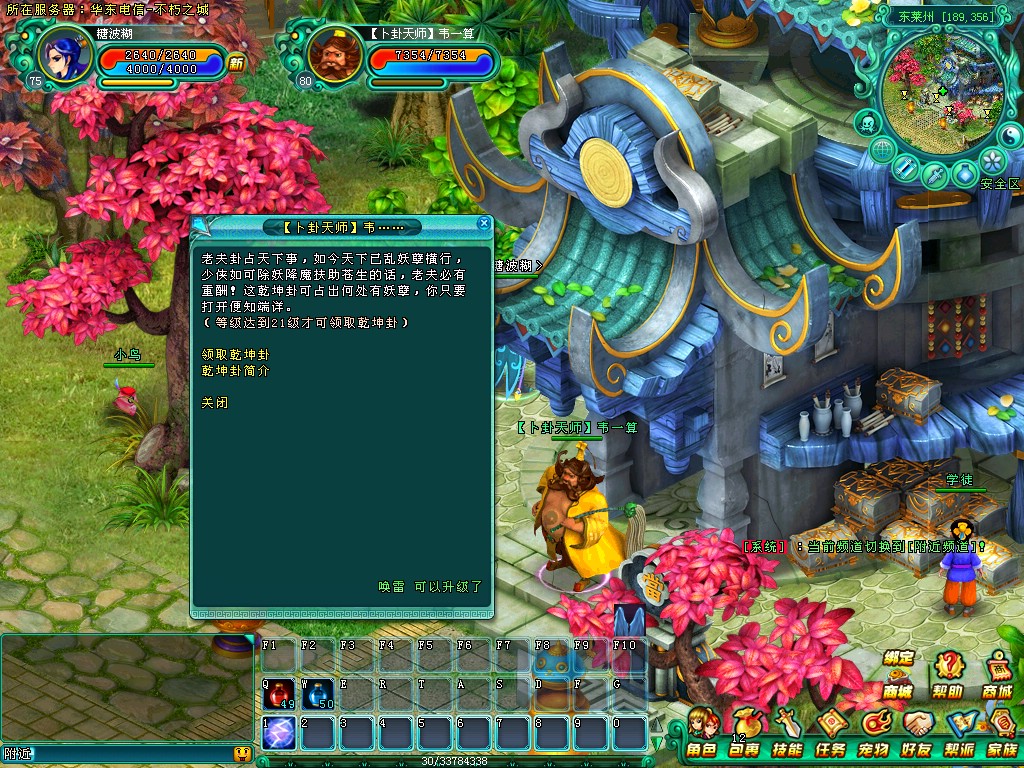Screen dimensions: 1024x768
Task: Open the chat emoji face button
Action: [x=241, y=754]
